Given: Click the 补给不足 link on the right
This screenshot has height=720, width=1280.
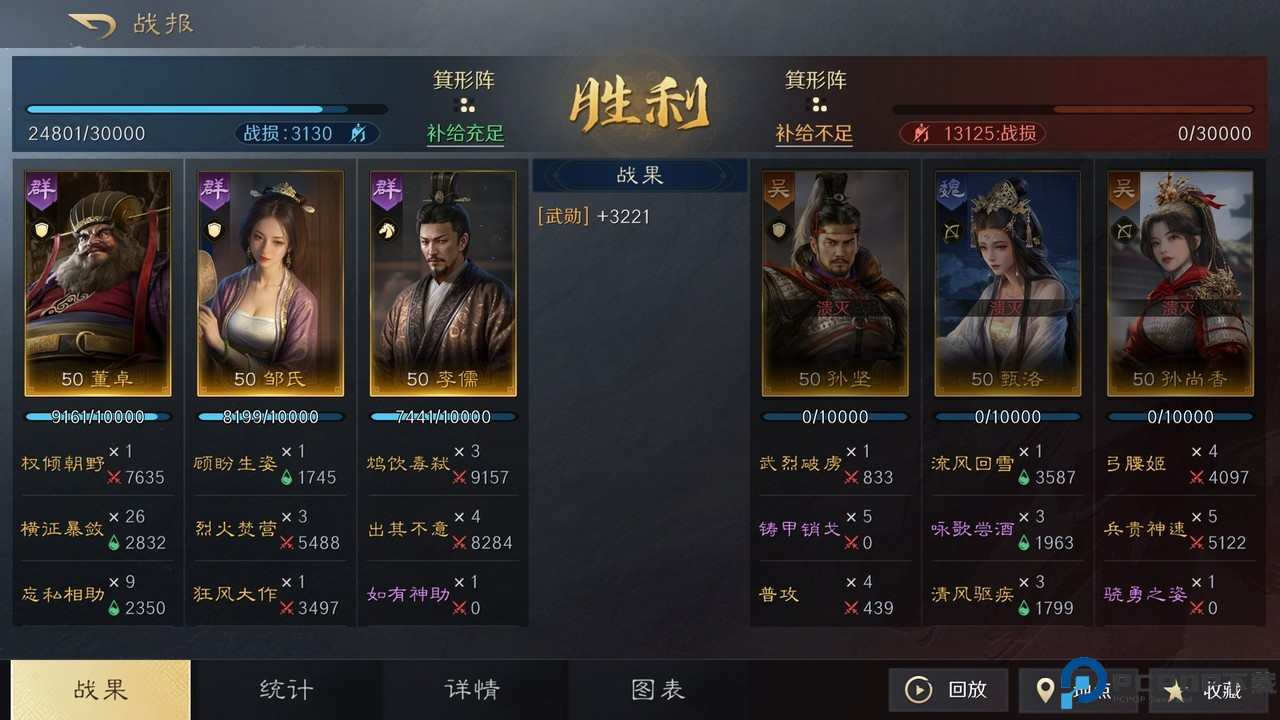Looking at the screenshot, I should [815, 133].
